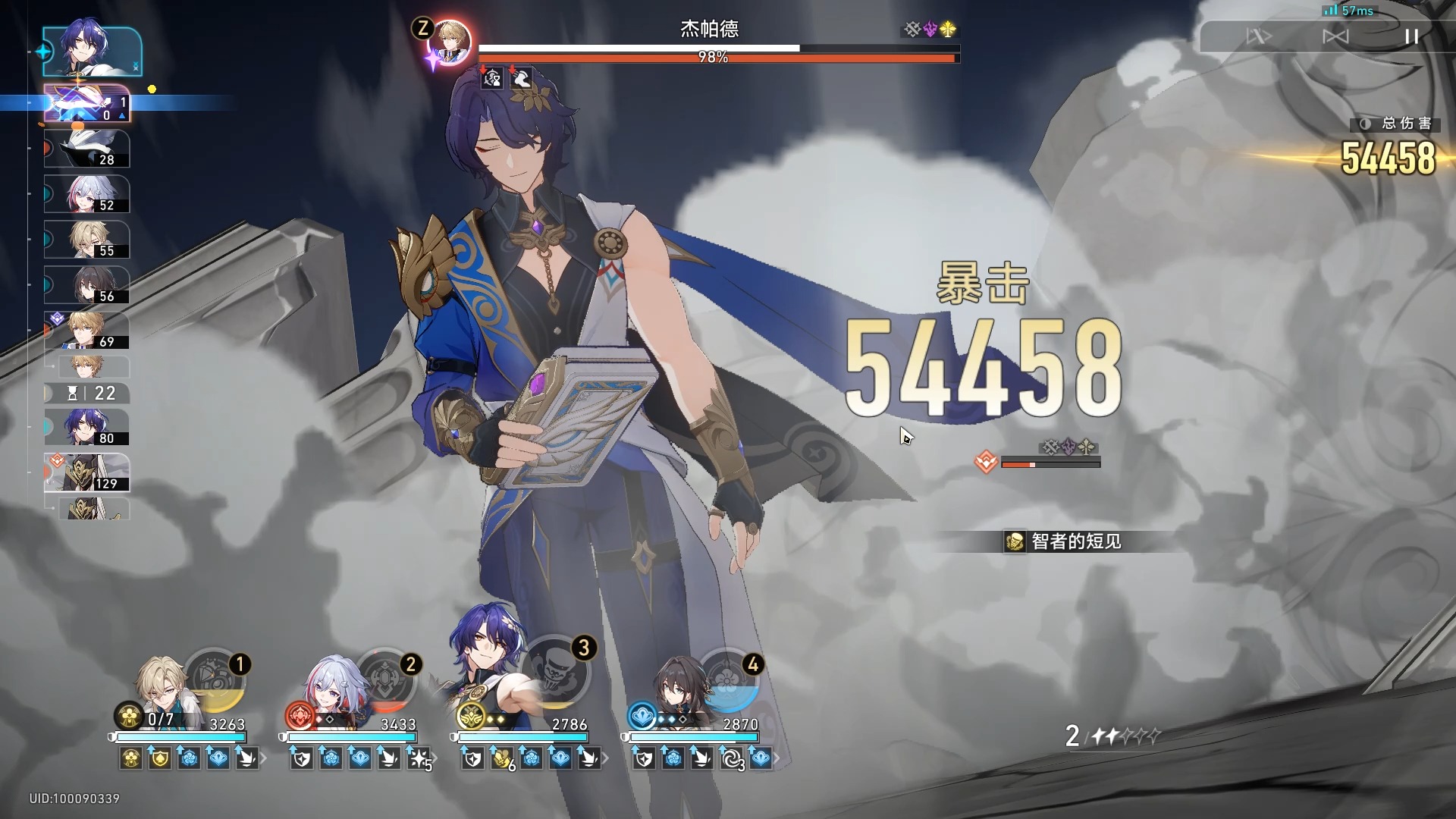This screenshot has height=819, width=1456.
Task: Select the silver-haired girl at turn value 52
Action: (87, 194)
